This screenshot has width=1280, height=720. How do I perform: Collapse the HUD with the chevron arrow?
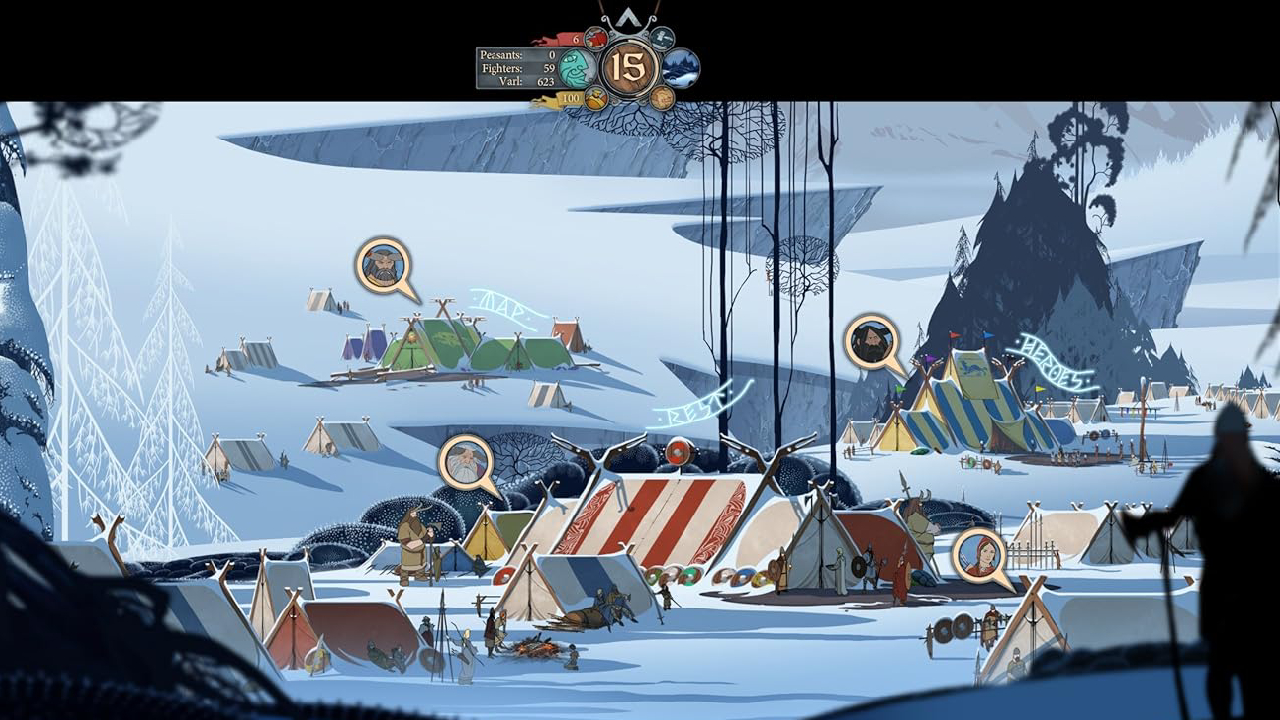tap(629, 18)
